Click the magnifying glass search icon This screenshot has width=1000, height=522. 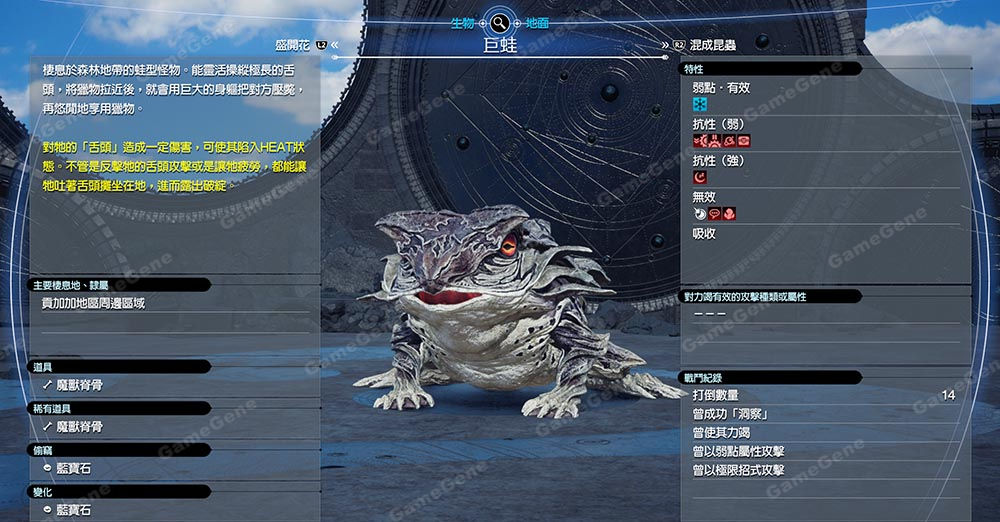tap(499, 22)
